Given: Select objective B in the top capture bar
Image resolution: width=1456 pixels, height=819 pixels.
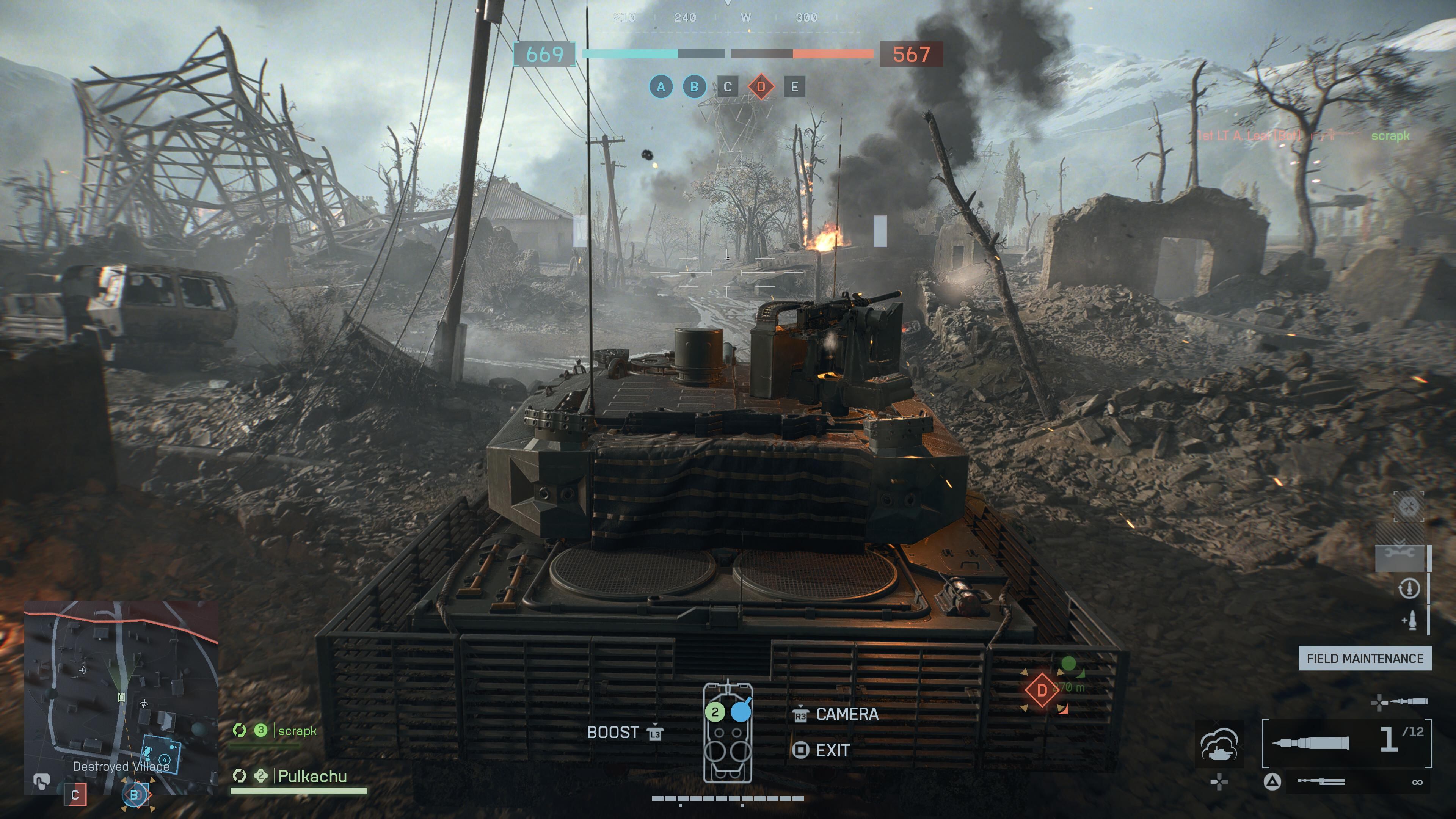Looking at the screenshot, I should pos(694,87).
